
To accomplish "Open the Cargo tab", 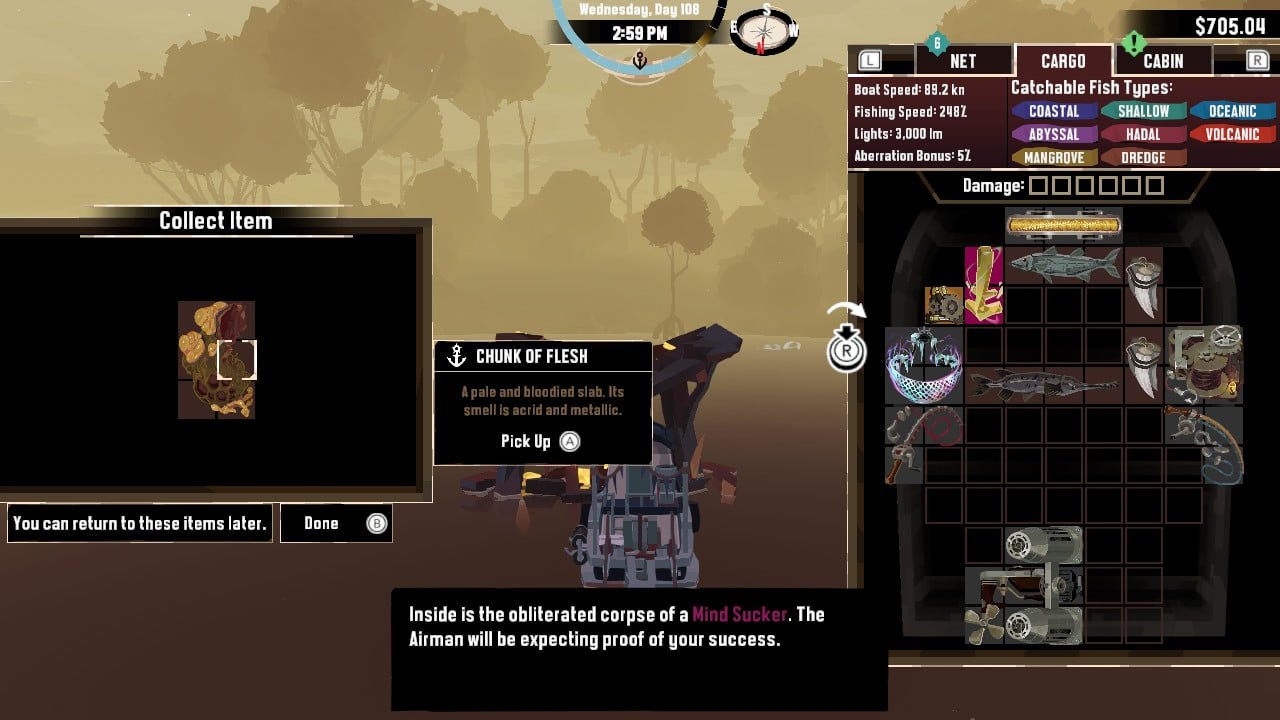I will 1062,61.
